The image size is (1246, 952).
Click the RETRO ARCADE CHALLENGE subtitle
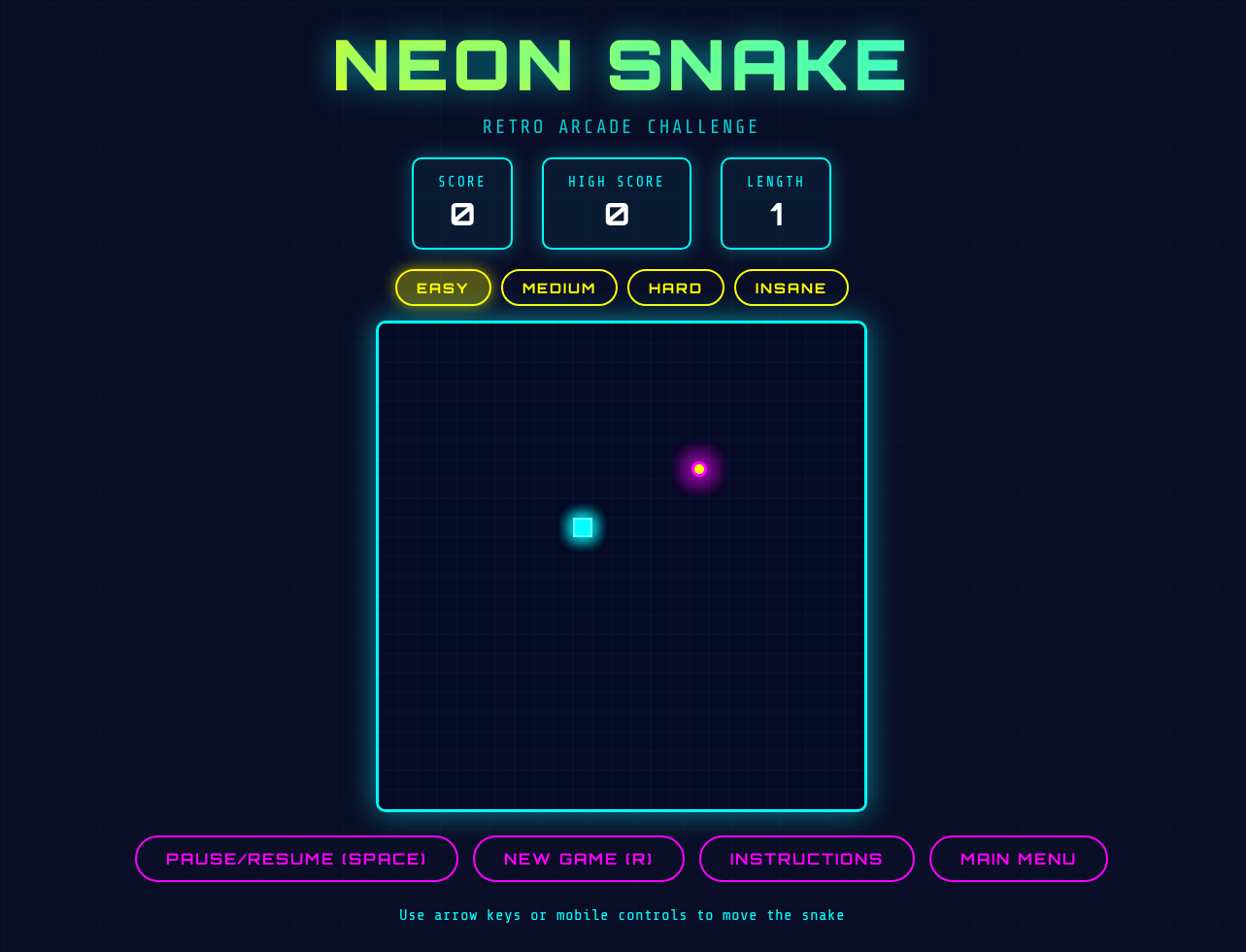coord(621,126)
